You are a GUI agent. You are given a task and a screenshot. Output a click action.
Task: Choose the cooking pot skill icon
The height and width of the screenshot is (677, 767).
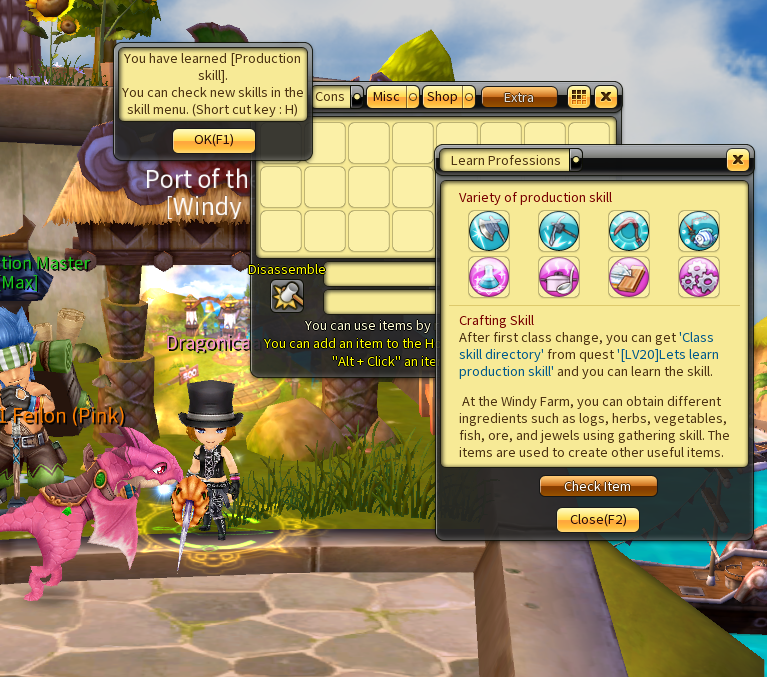click(559, 277)
